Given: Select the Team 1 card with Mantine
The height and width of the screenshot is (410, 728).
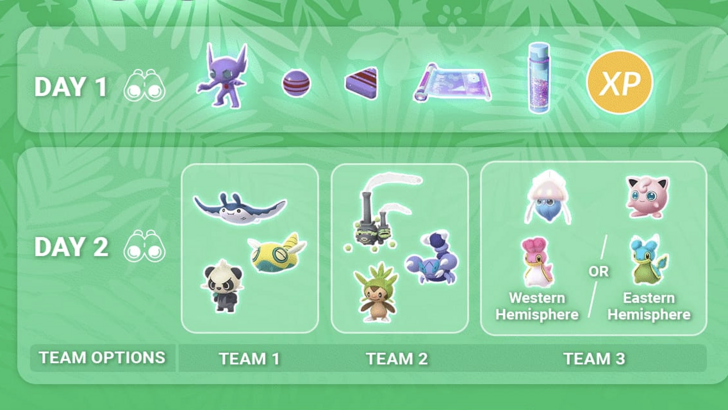Looking at the screenshot, I should [249, 248].
